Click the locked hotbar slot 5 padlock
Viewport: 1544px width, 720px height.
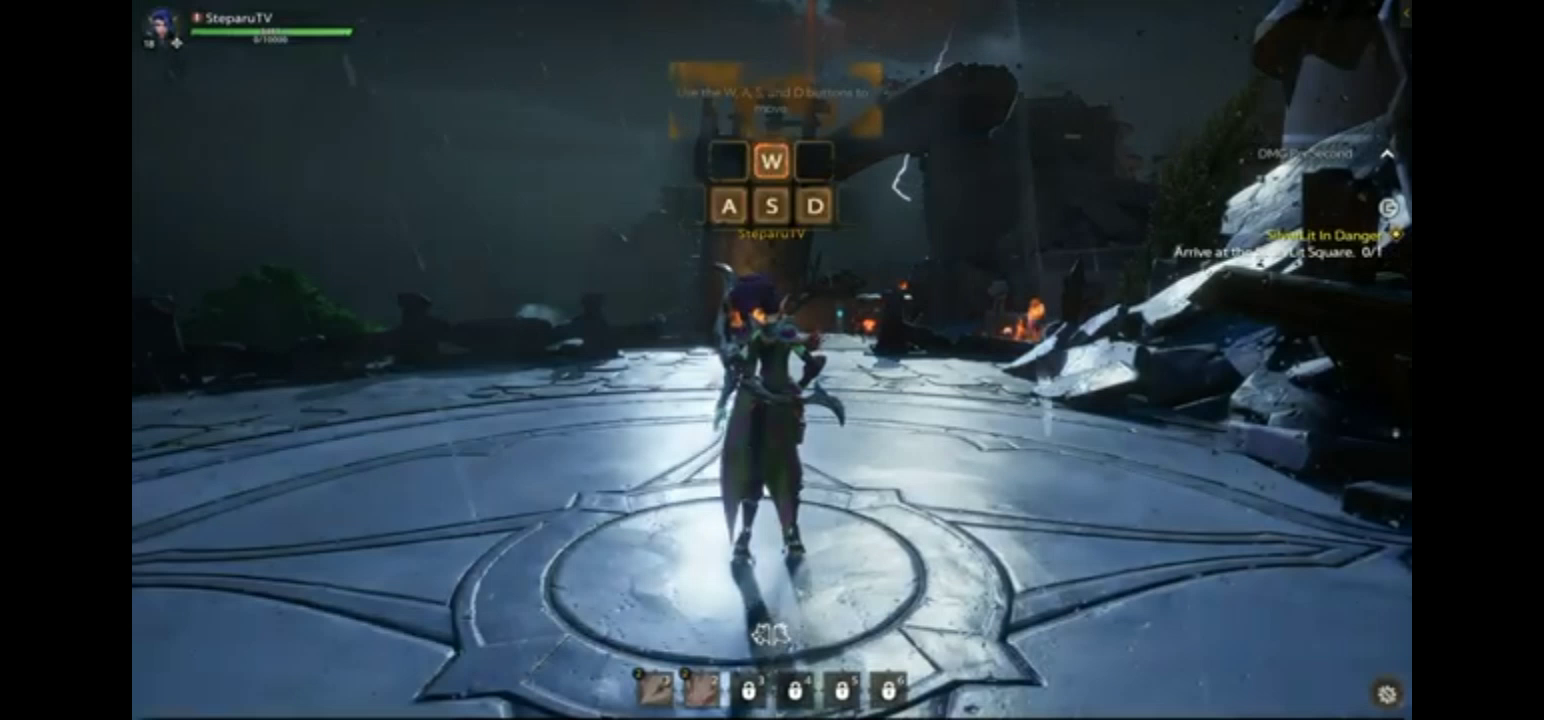pos(843,690)
